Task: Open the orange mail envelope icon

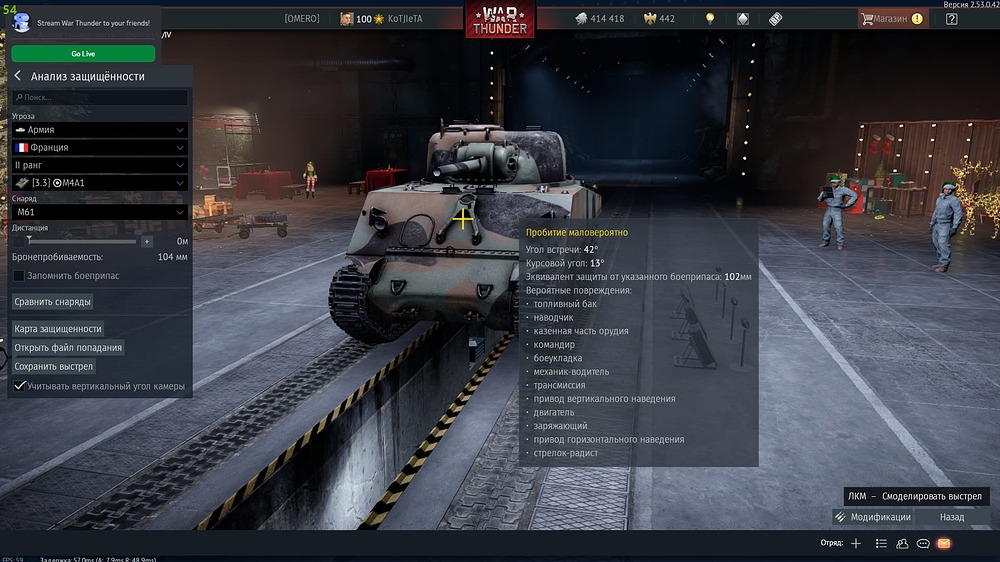Action: [943, 543]
